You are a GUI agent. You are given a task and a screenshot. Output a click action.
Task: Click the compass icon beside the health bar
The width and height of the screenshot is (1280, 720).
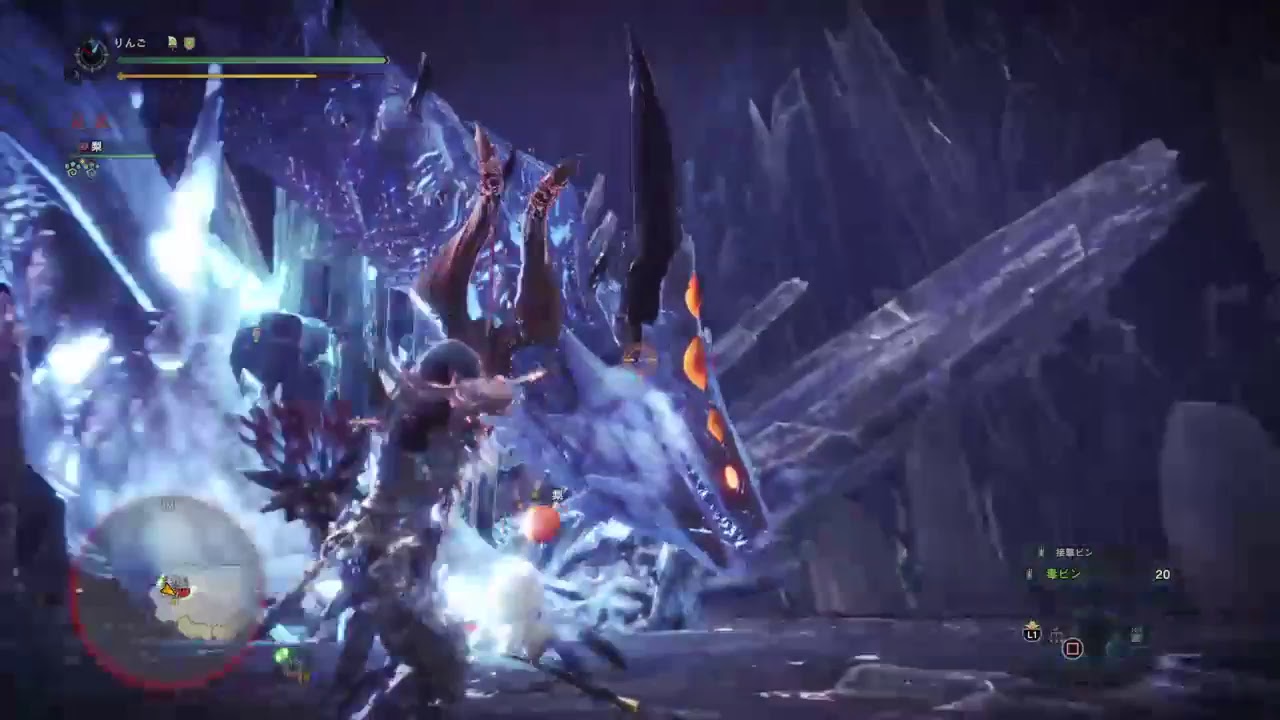tap(90, 55)
